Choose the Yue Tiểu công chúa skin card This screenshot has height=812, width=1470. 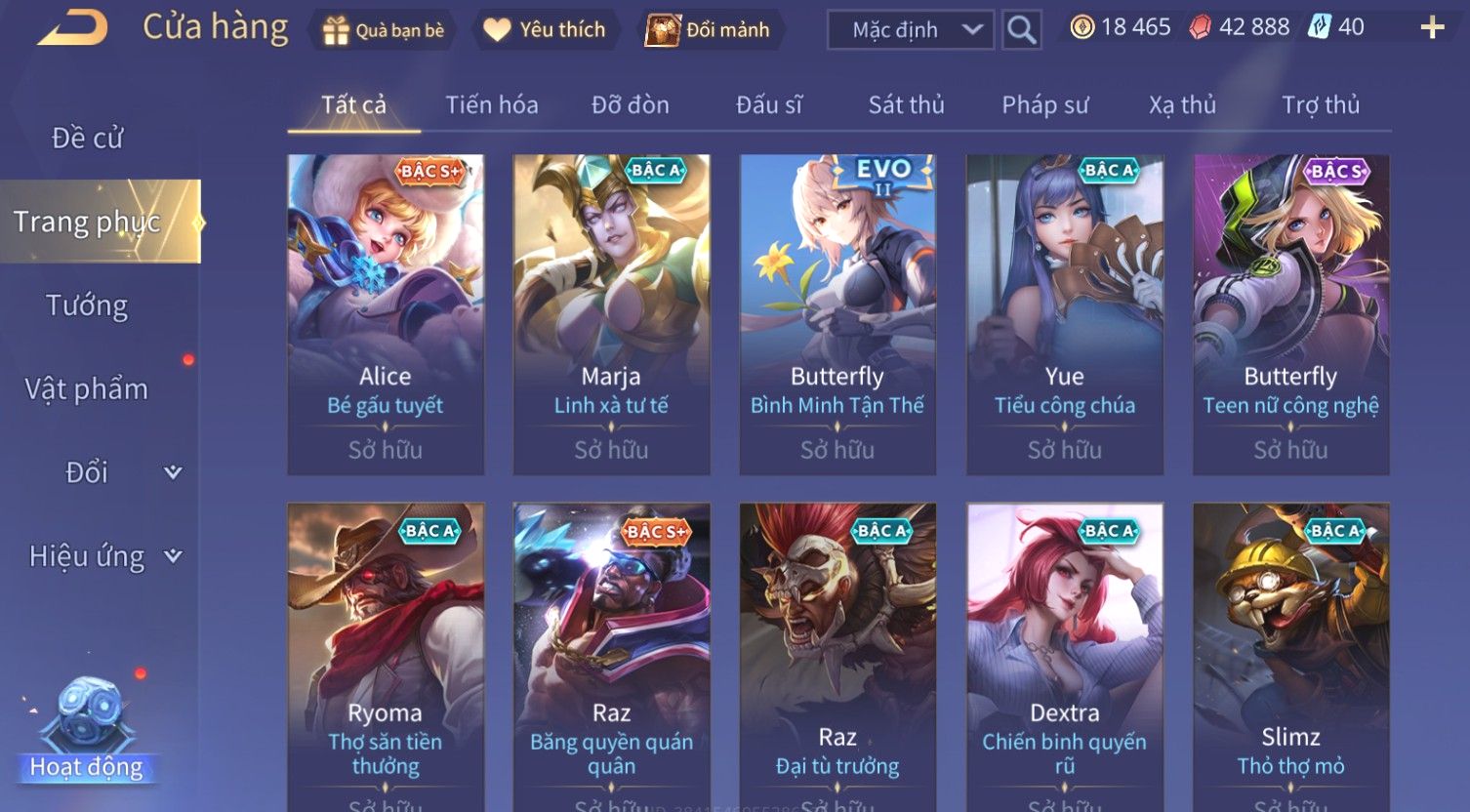[1064, 314]
